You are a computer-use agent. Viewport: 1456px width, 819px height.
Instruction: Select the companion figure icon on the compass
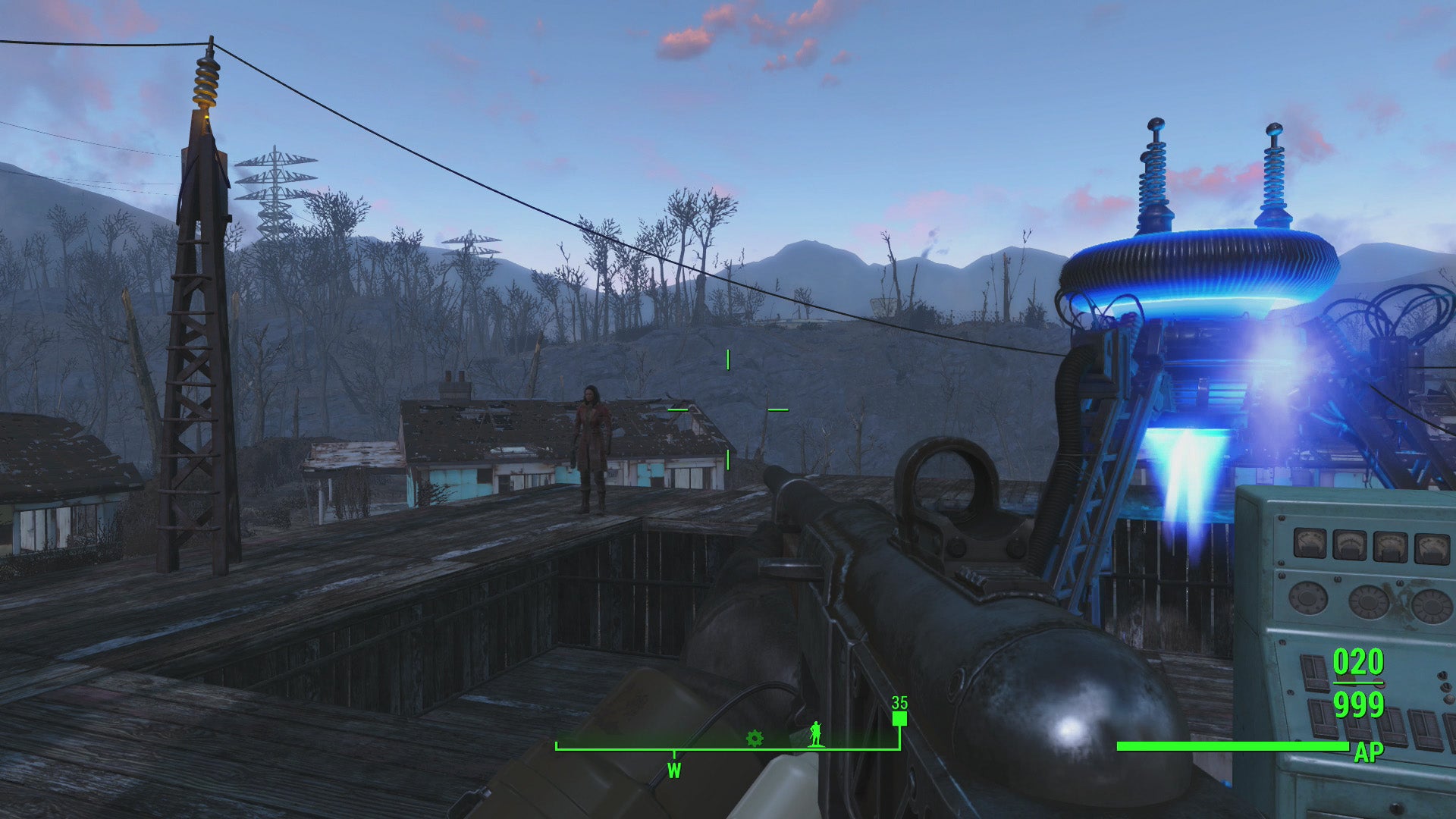coord(815,736)
